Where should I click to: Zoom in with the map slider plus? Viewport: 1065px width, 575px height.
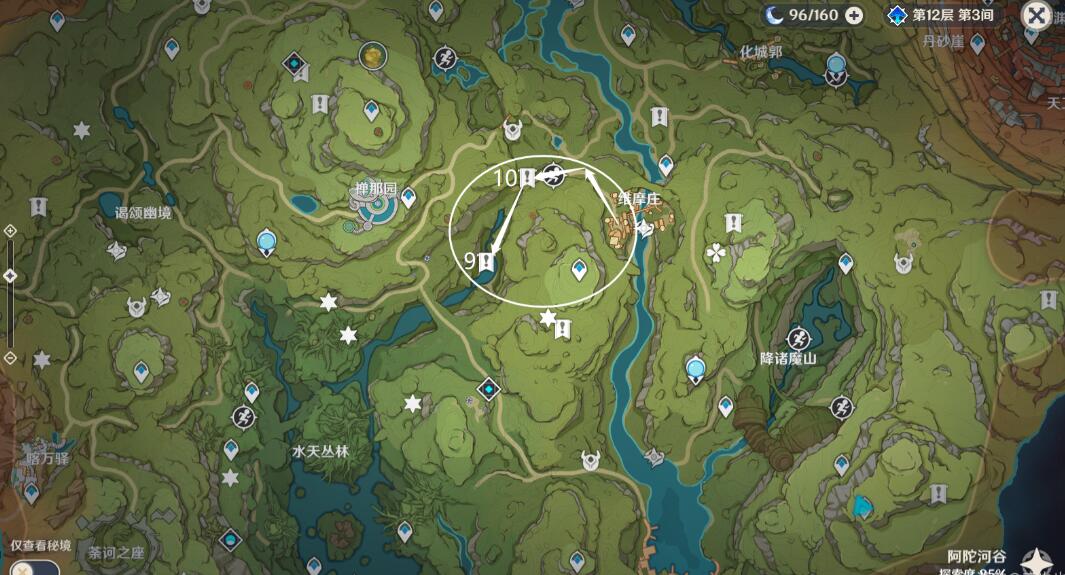10,231
